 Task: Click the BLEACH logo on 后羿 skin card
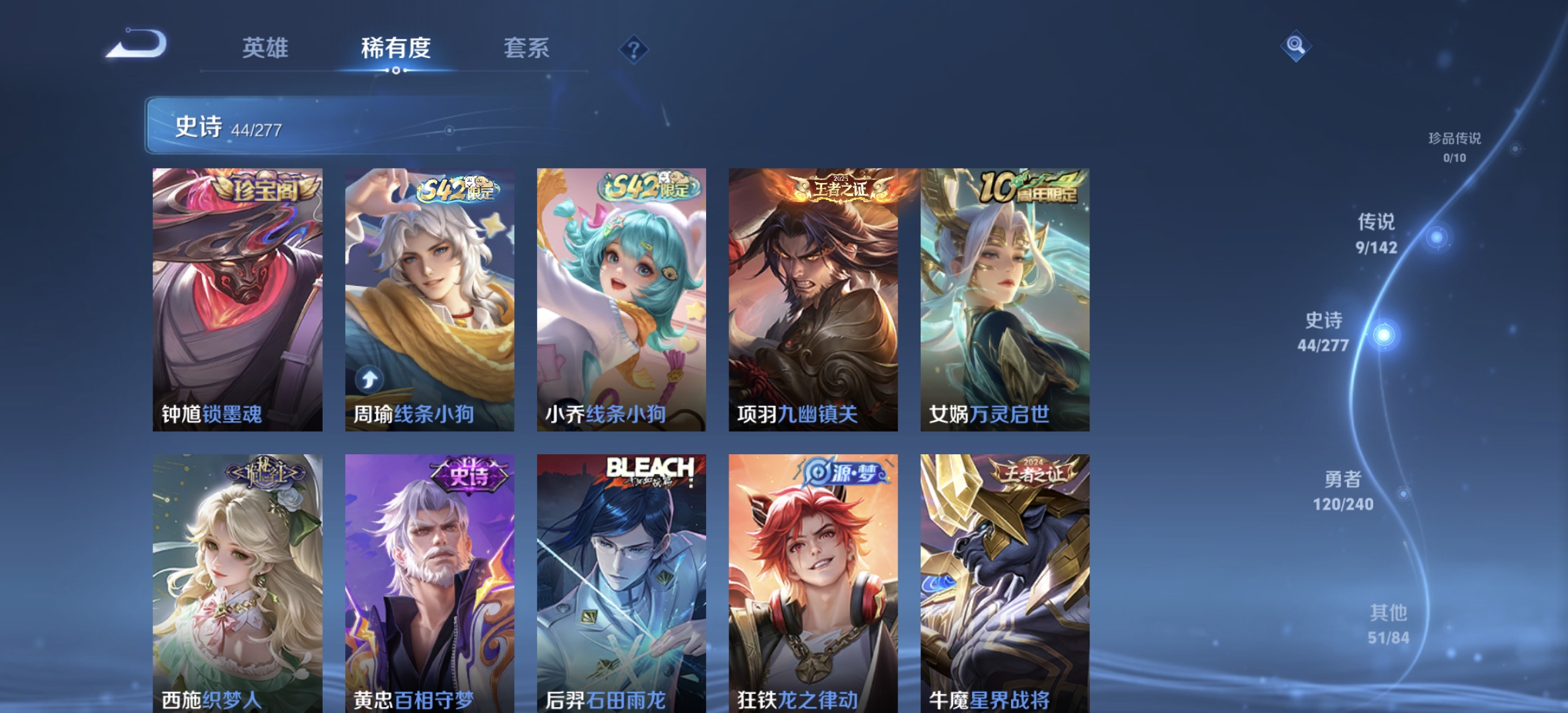click(x=649, y=467)
